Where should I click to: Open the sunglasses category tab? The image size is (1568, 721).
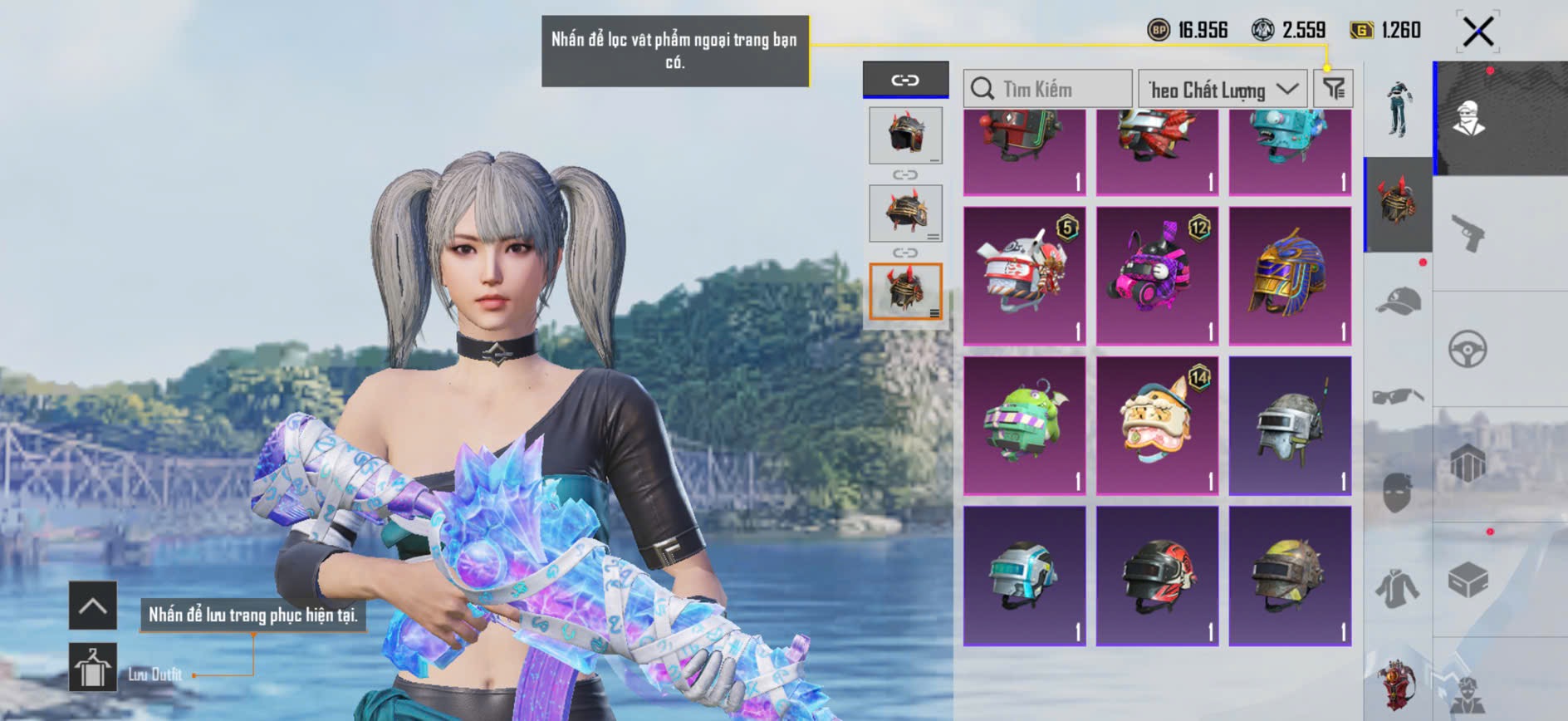pos(1398,395)
